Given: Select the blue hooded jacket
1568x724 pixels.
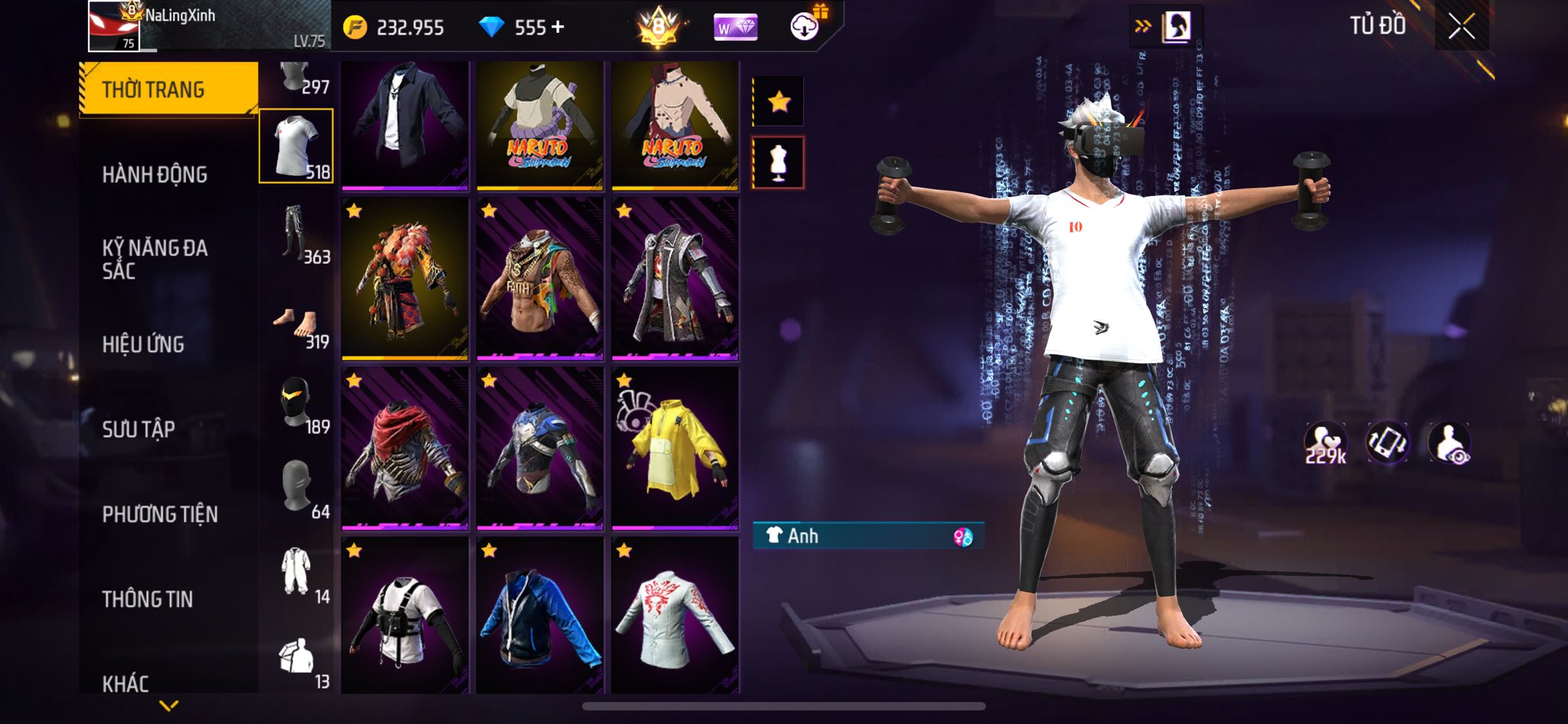Looking at the screenshot, I should tap(540, 616).
